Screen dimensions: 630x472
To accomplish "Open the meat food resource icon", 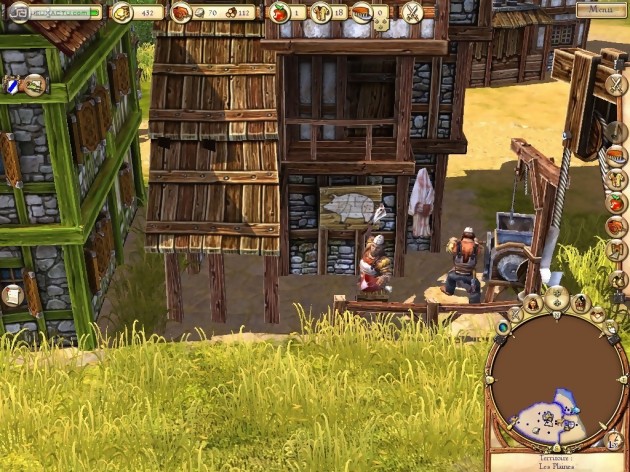I will pyautogui.click(x=182, y=12).
